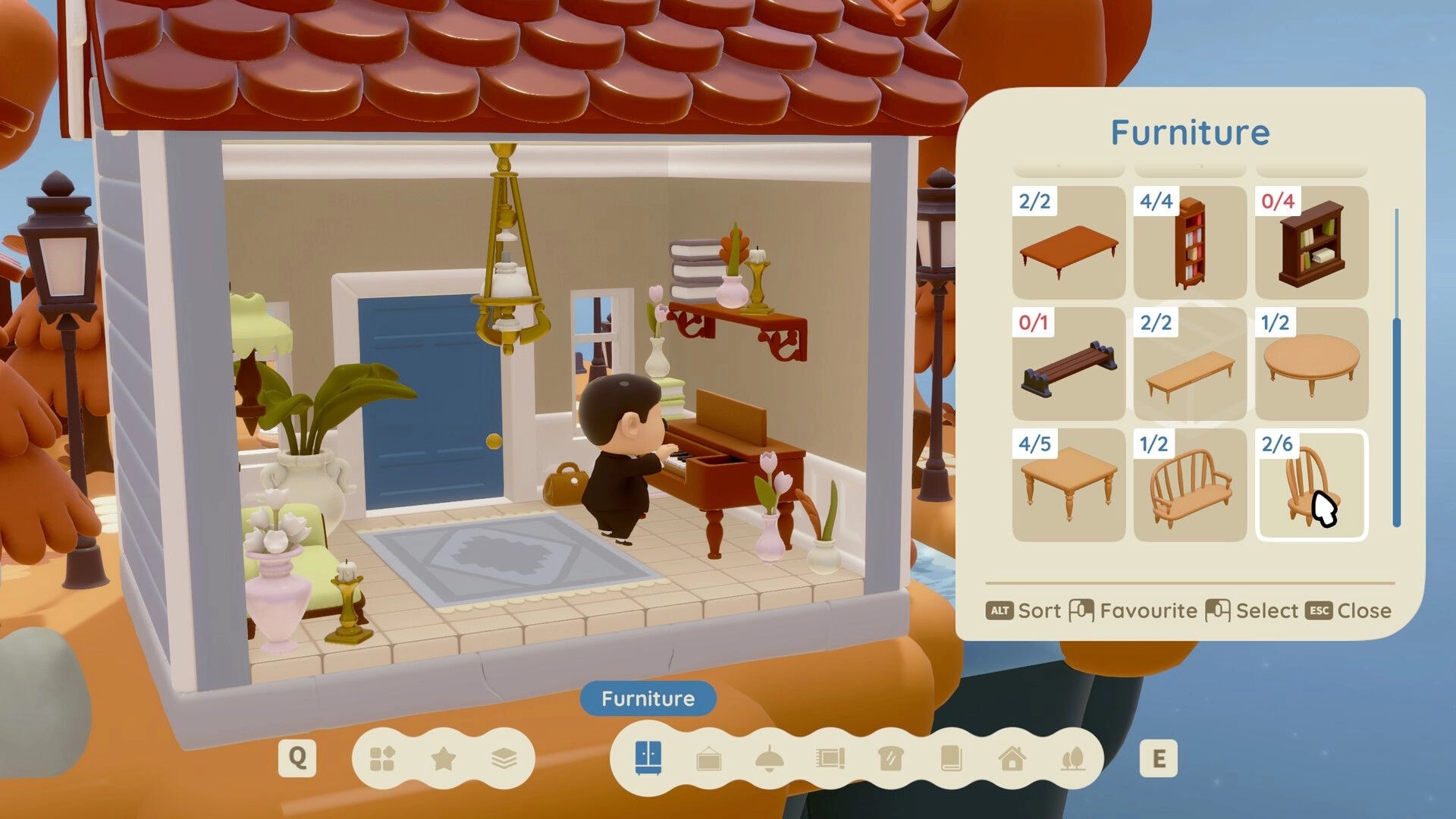Click the scrollbar track in the Furniture panel
This screenshot has height=819, width=1456.
(1395, 364)
